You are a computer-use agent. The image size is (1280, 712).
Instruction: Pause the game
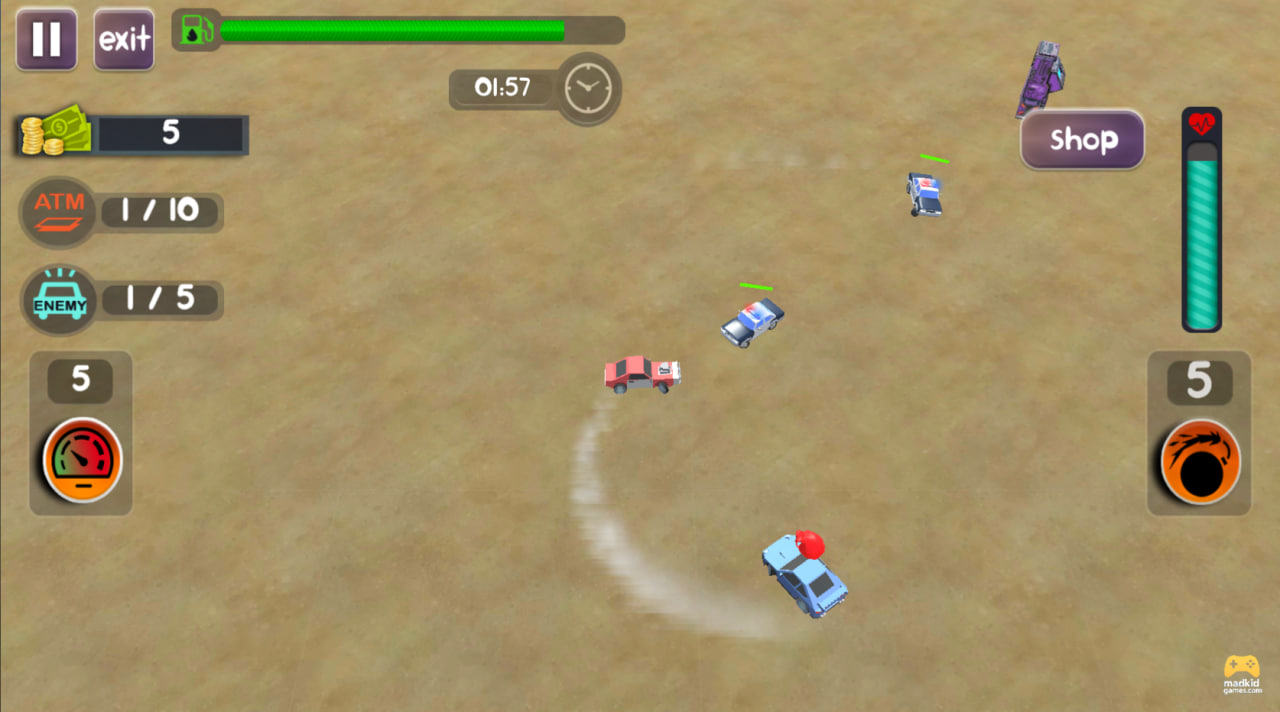[x=46, y=39]
